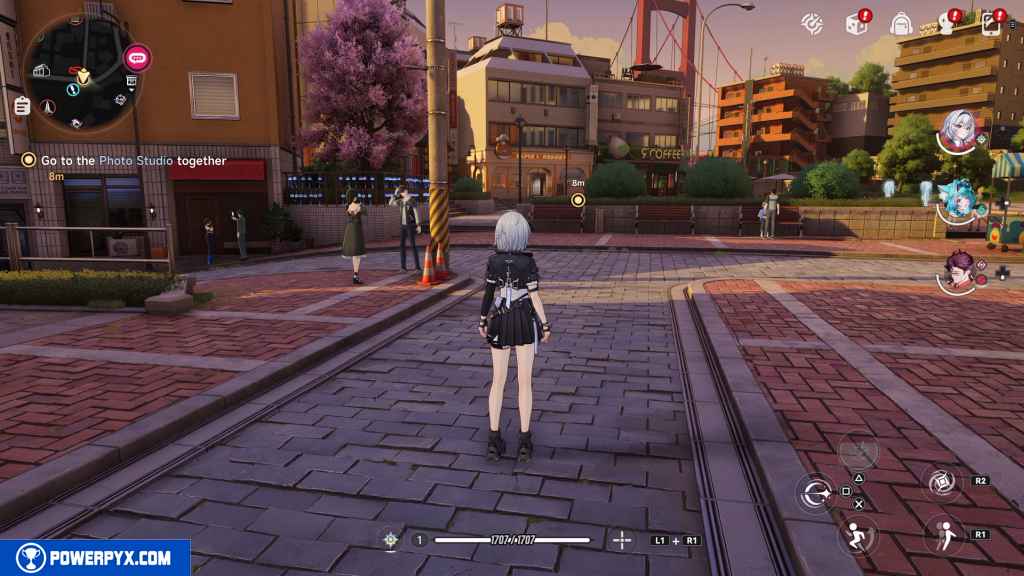
Task: Switch to the white-haired party member
Action: [958, 131]
